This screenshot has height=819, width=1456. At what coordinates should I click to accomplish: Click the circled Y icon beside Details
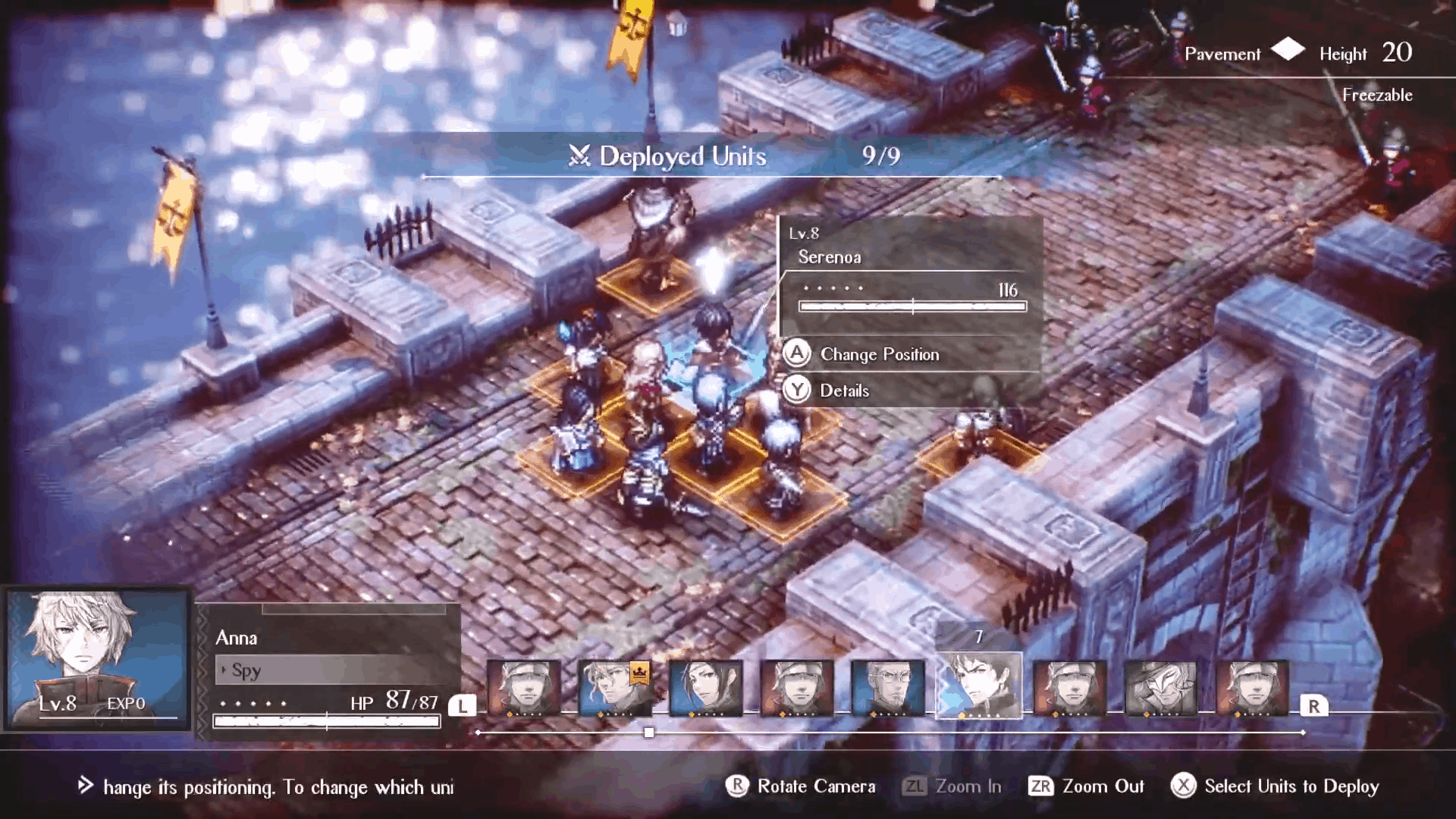(799, 391)
